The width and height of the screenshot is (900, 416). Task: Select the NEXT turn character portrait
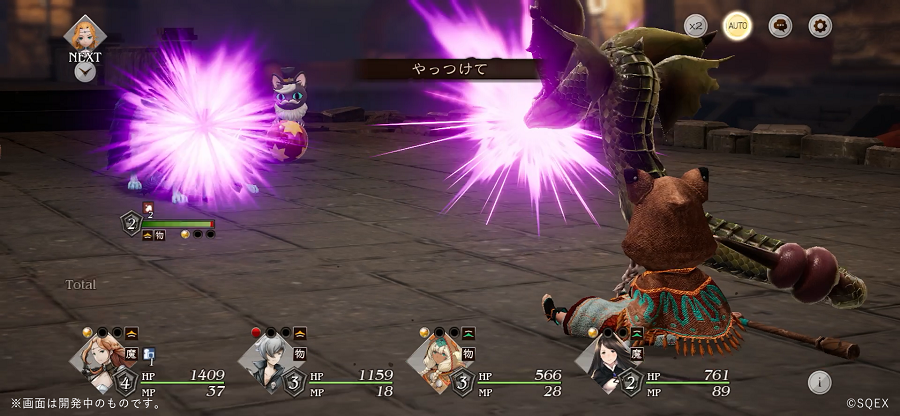pos(85,33)
